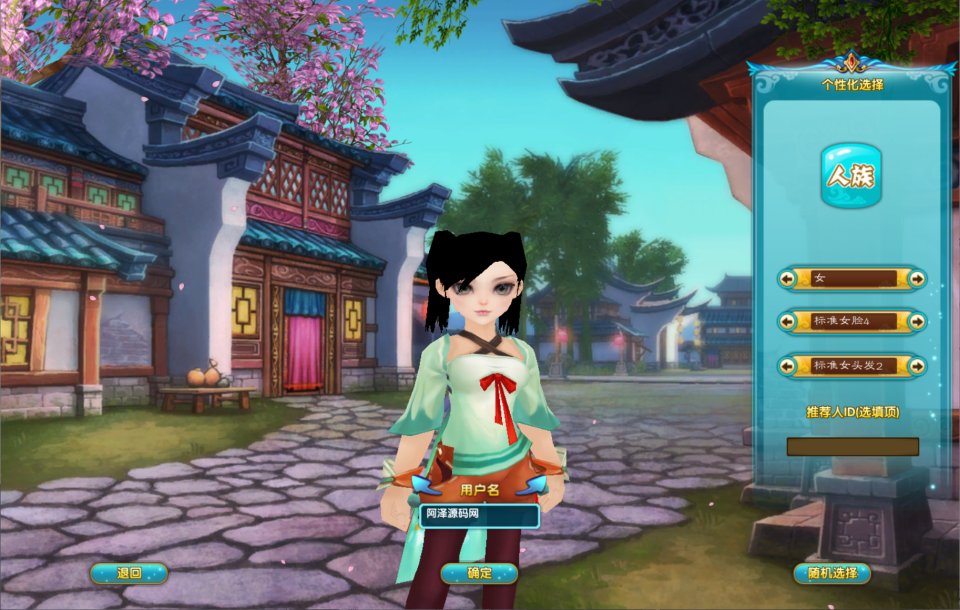Choose next hairstyle right of 标准女头发2

click(916, 366)
